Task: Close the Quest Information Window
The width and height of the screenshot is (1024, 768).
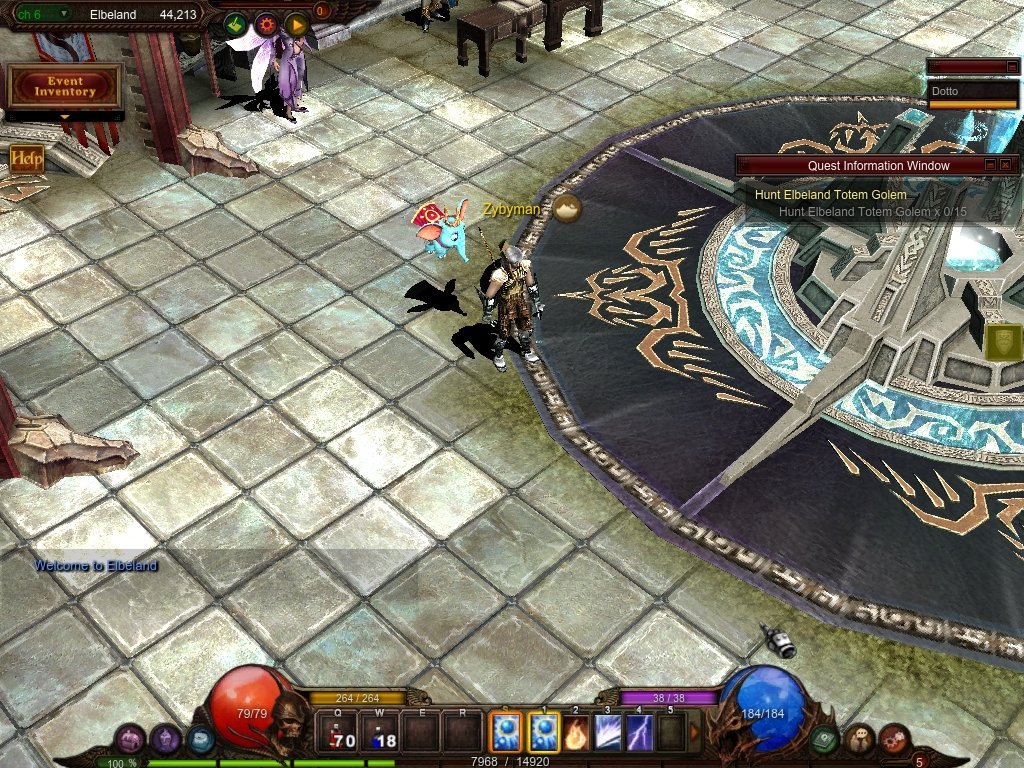Action: (1005, 165)
